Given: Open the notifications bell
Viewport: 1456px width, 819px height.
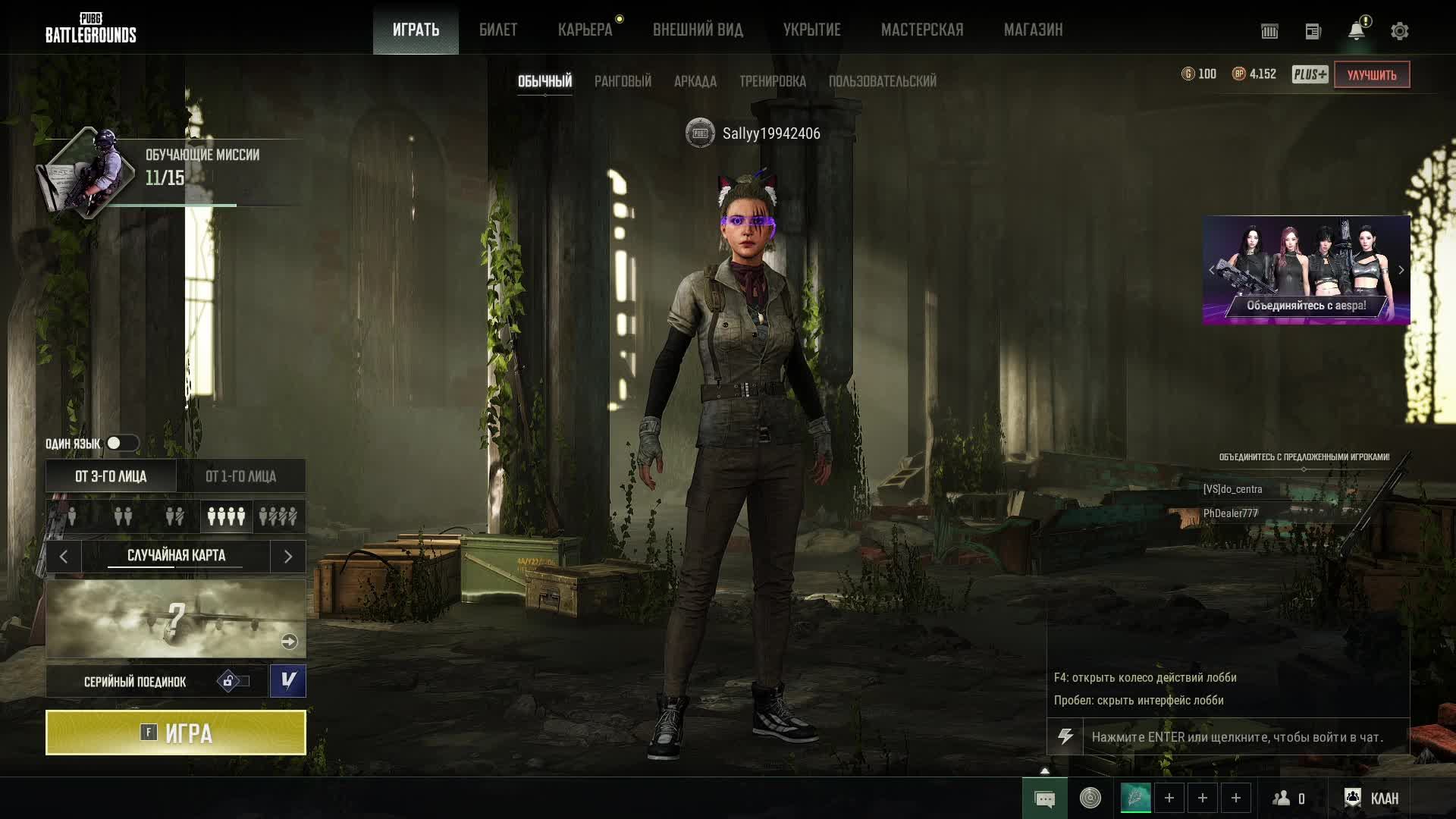Looking at the screenshot, I should point(1356,31).
